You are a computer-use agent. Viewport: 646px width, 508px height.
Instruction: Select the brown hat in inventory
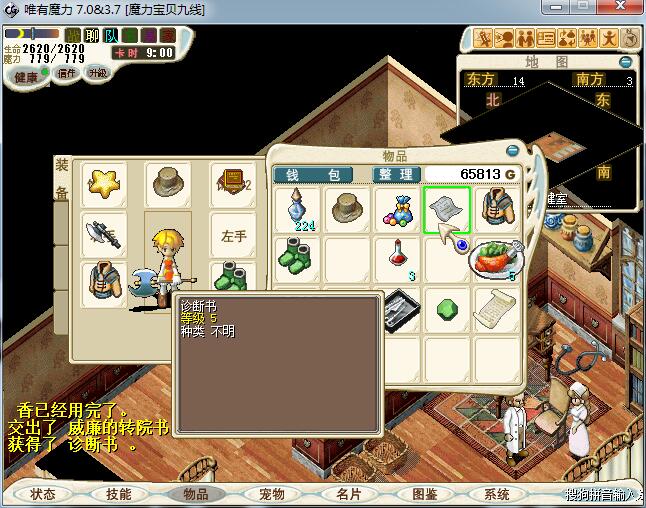click(x=348, y=209)
